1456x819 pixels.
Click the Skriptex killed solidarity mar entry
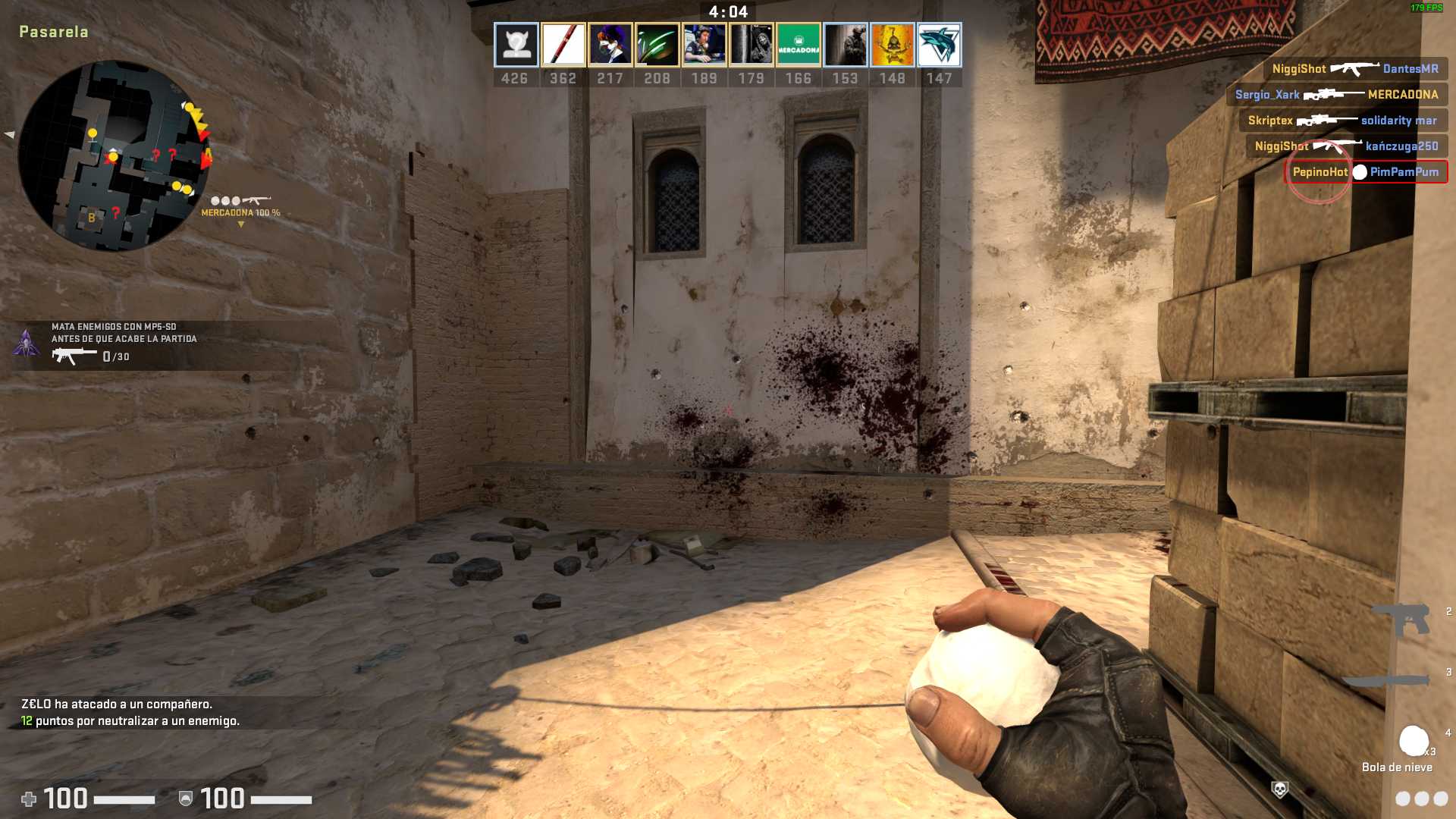coord(1342,121)
